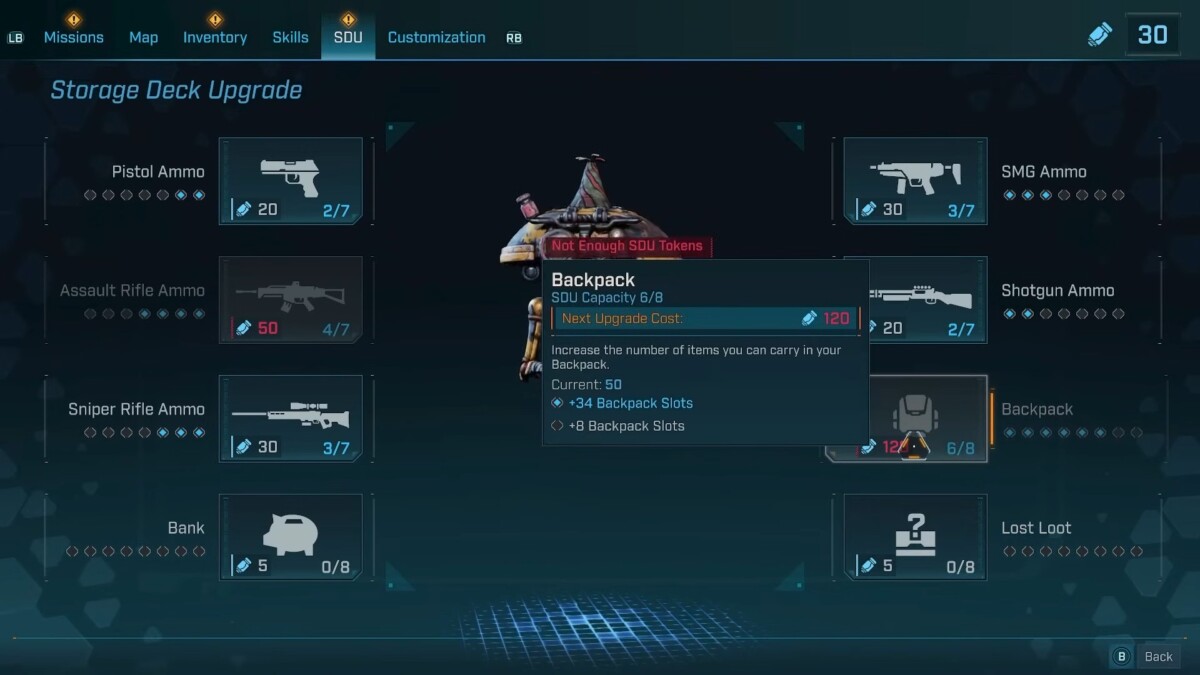Upgrade Pistol Ammo capacity
Viewport: 1200px width, 675px height.
tap(291, 181)
